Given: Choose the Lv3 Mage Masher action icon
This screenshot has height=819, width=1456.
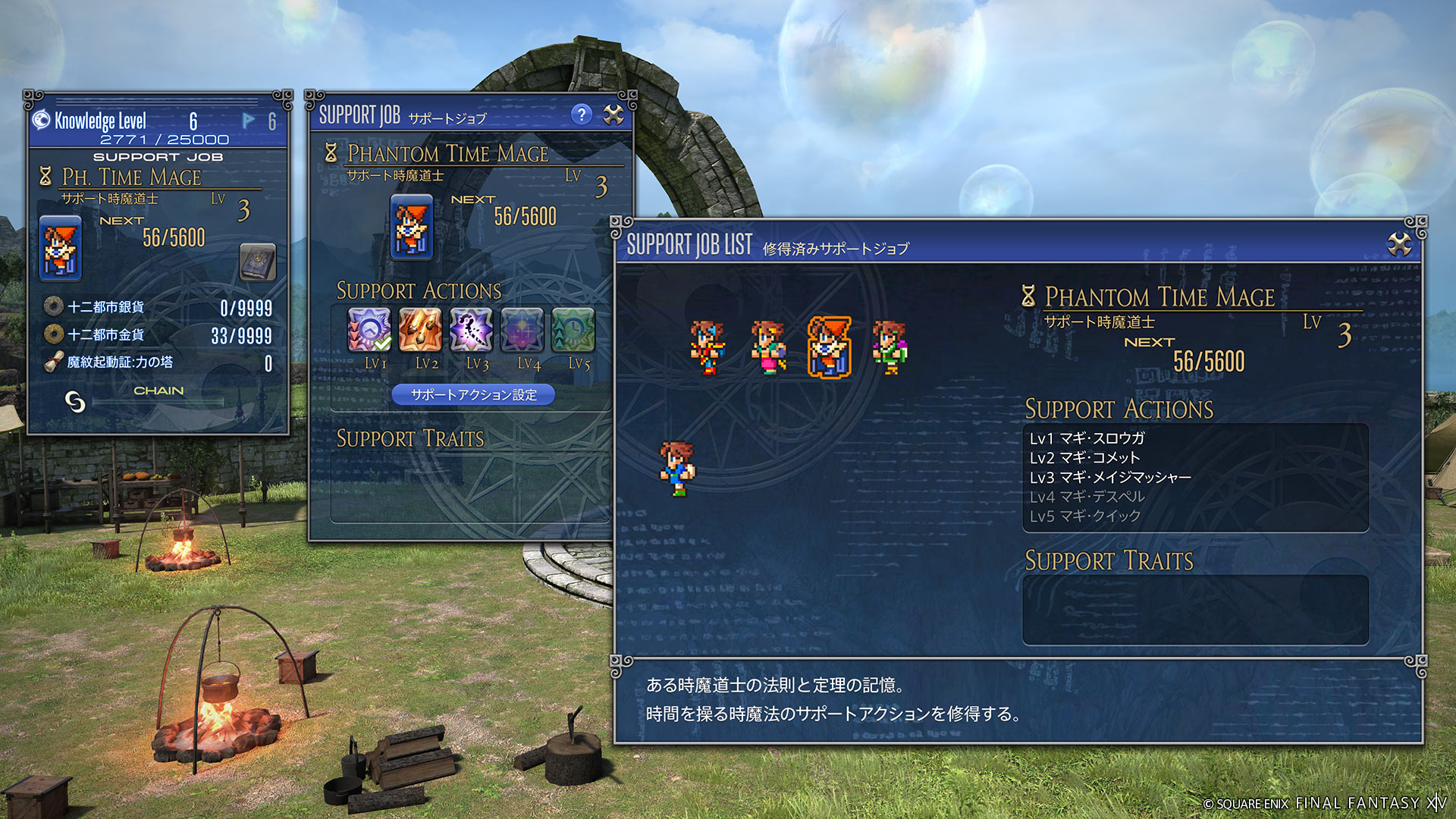Looking at the screenshot, I should tap(471, 330).
